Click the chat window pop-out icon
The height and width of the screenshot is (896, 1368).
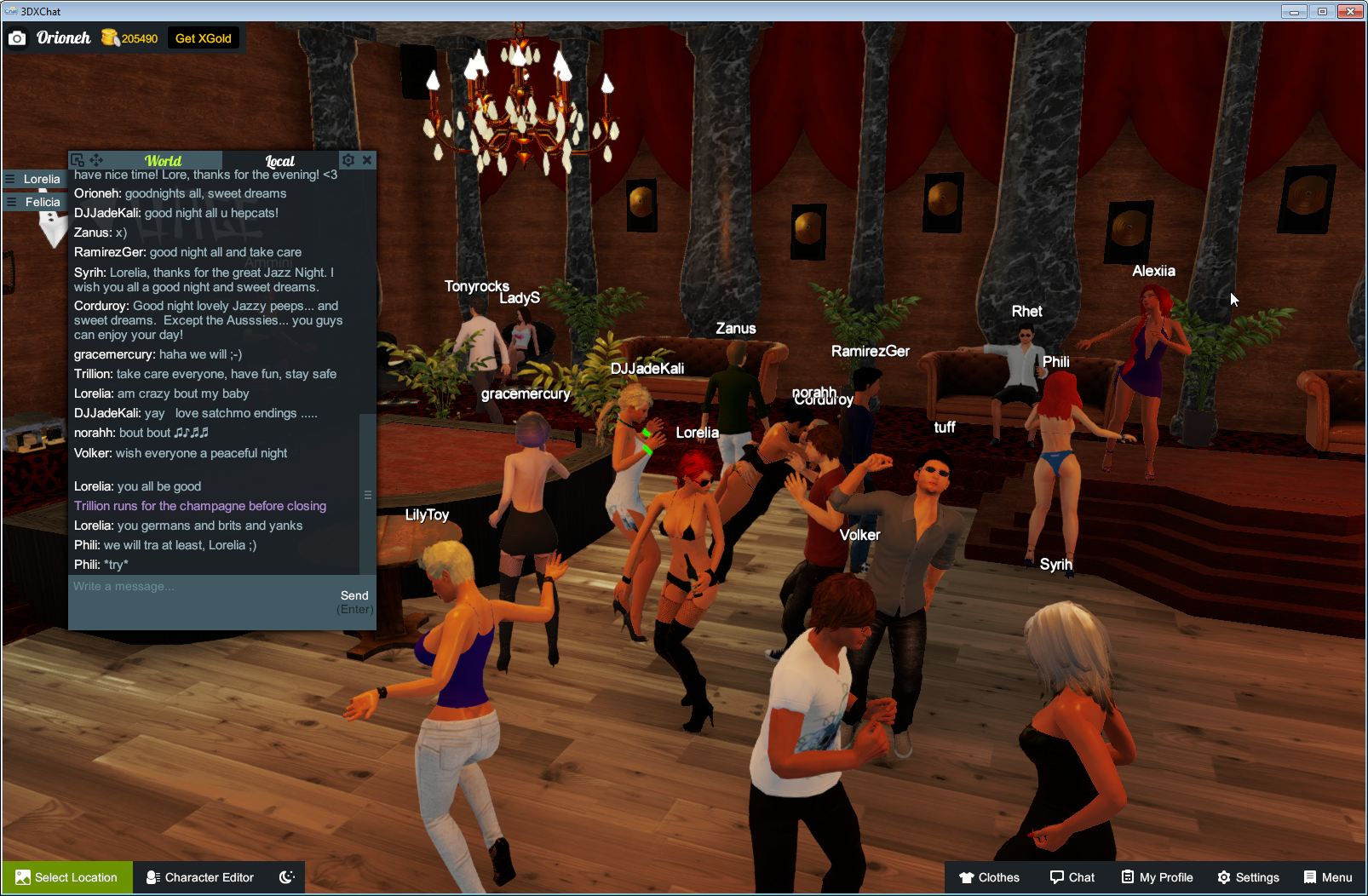coord(78,160)
